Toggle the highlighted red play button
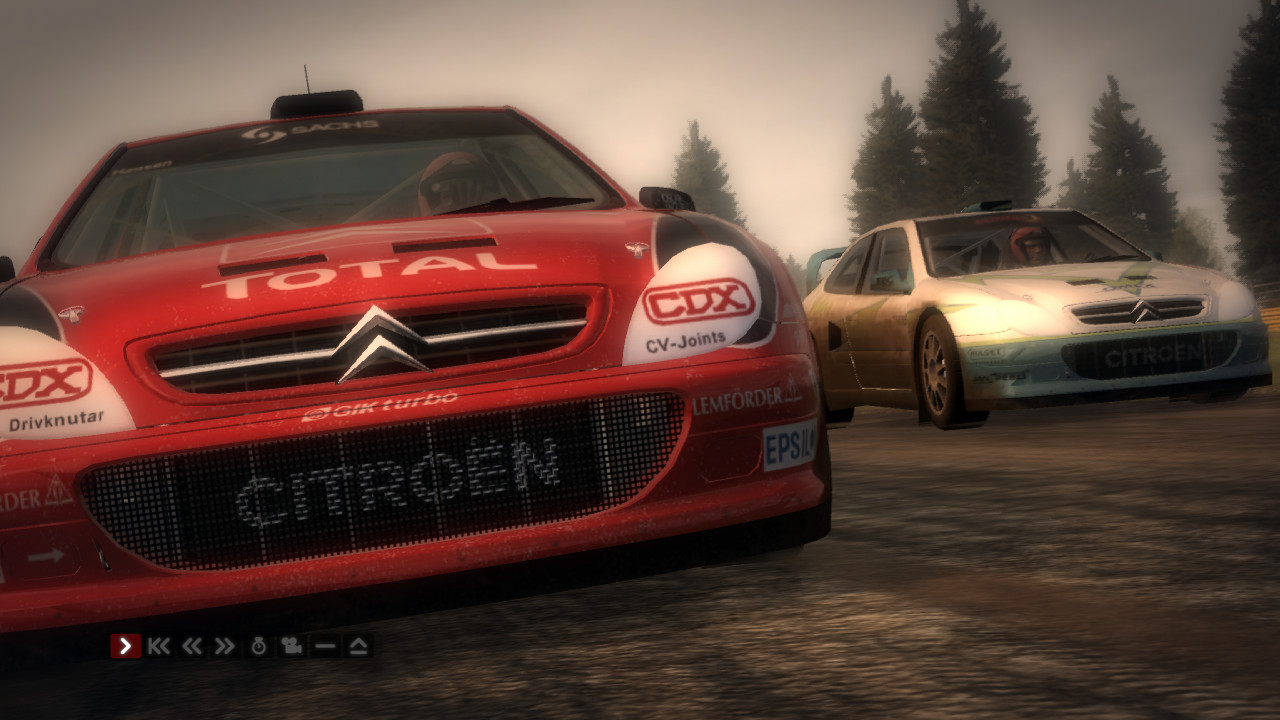This screenshot has width=1280, height=720. [x=125, y=645]
